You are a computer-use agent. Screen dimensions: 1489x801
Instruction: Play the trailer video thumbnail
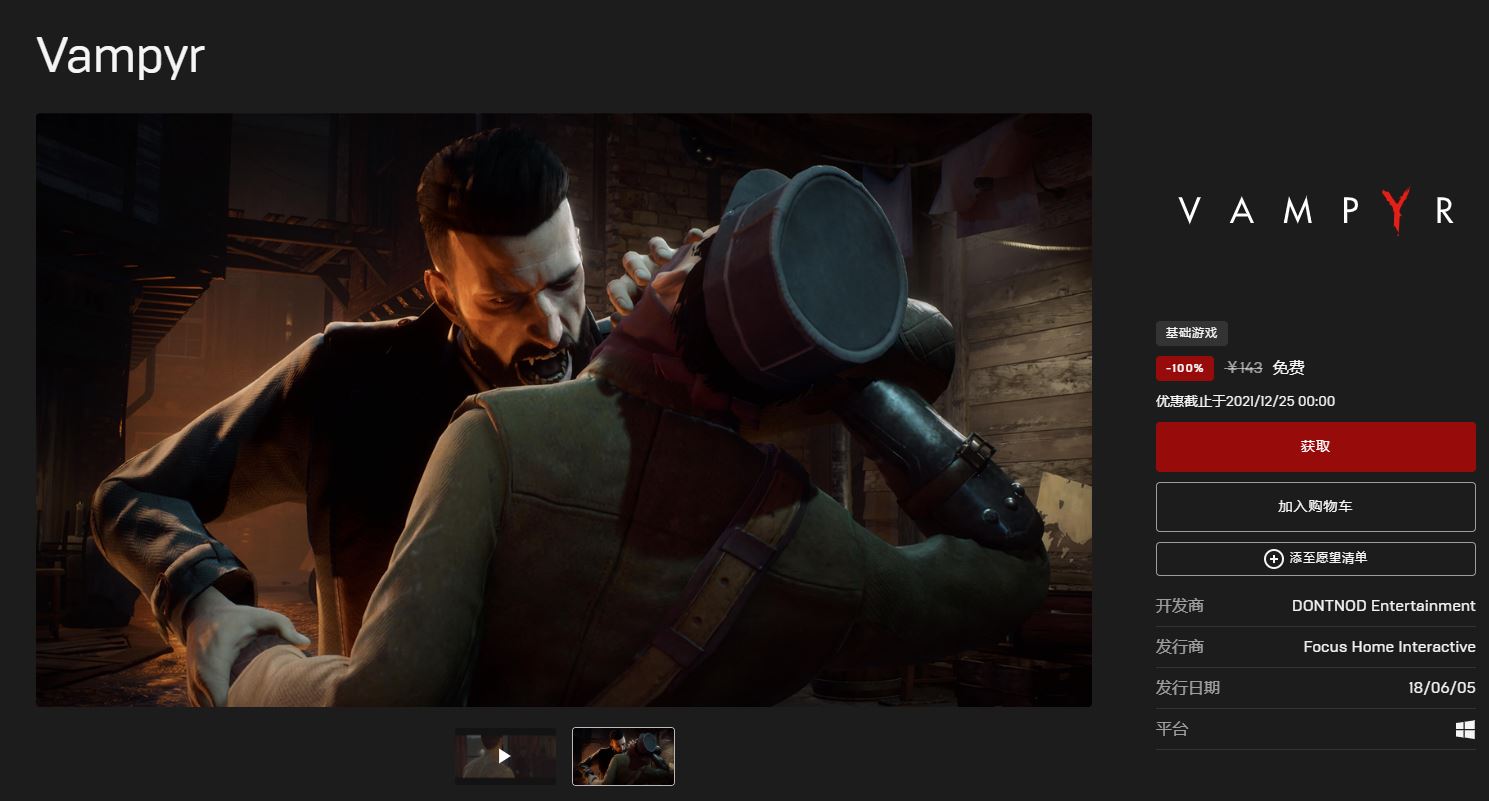(505, 756)
